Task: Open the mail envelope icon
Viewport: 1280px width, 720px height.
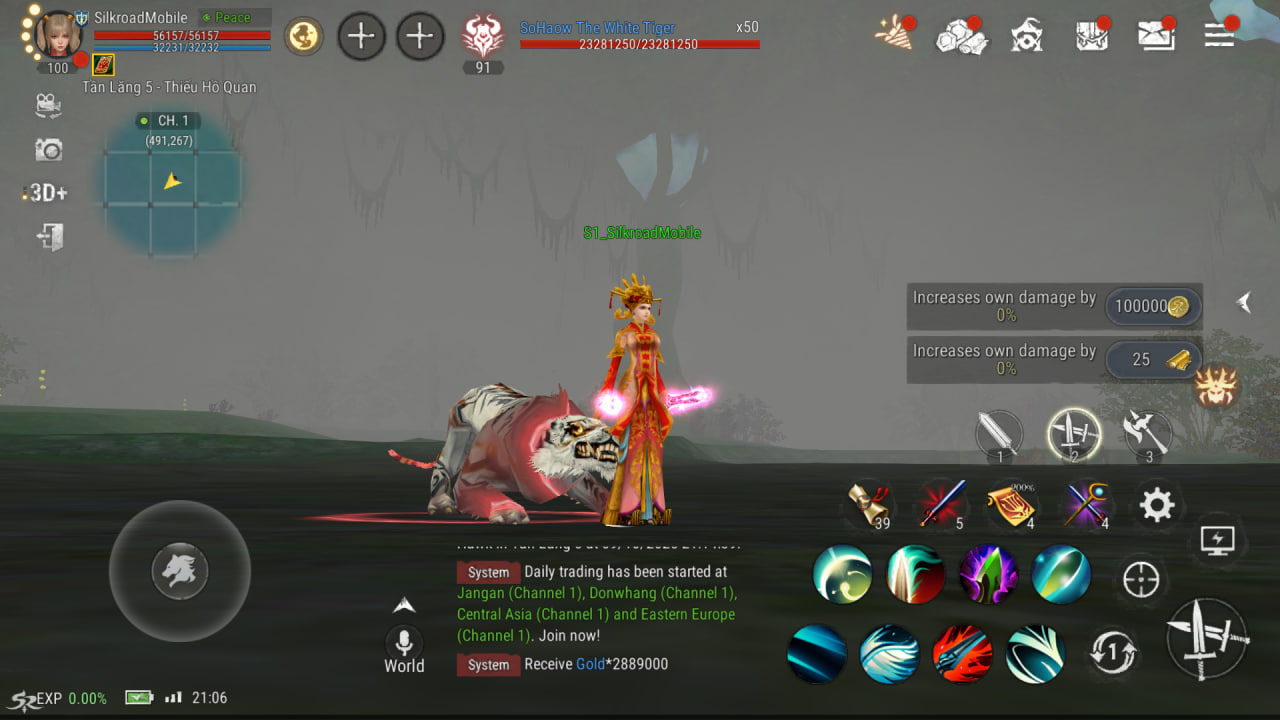Action: point(1156,35)
